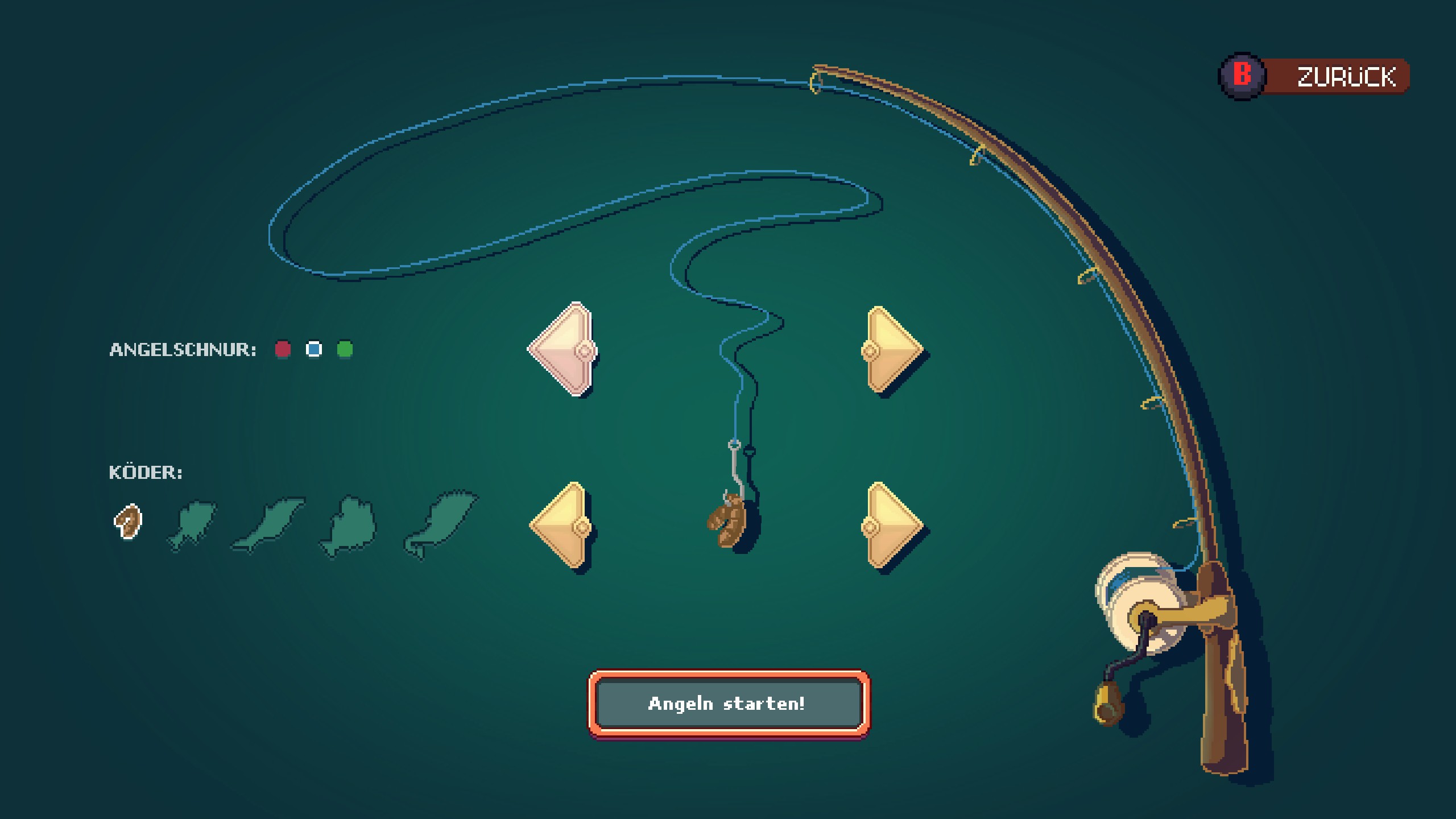This screenshot has height=819, width=1456.
Task: Pick the green fishing line color
Action: pyautogui.click(x=345, y=349)
